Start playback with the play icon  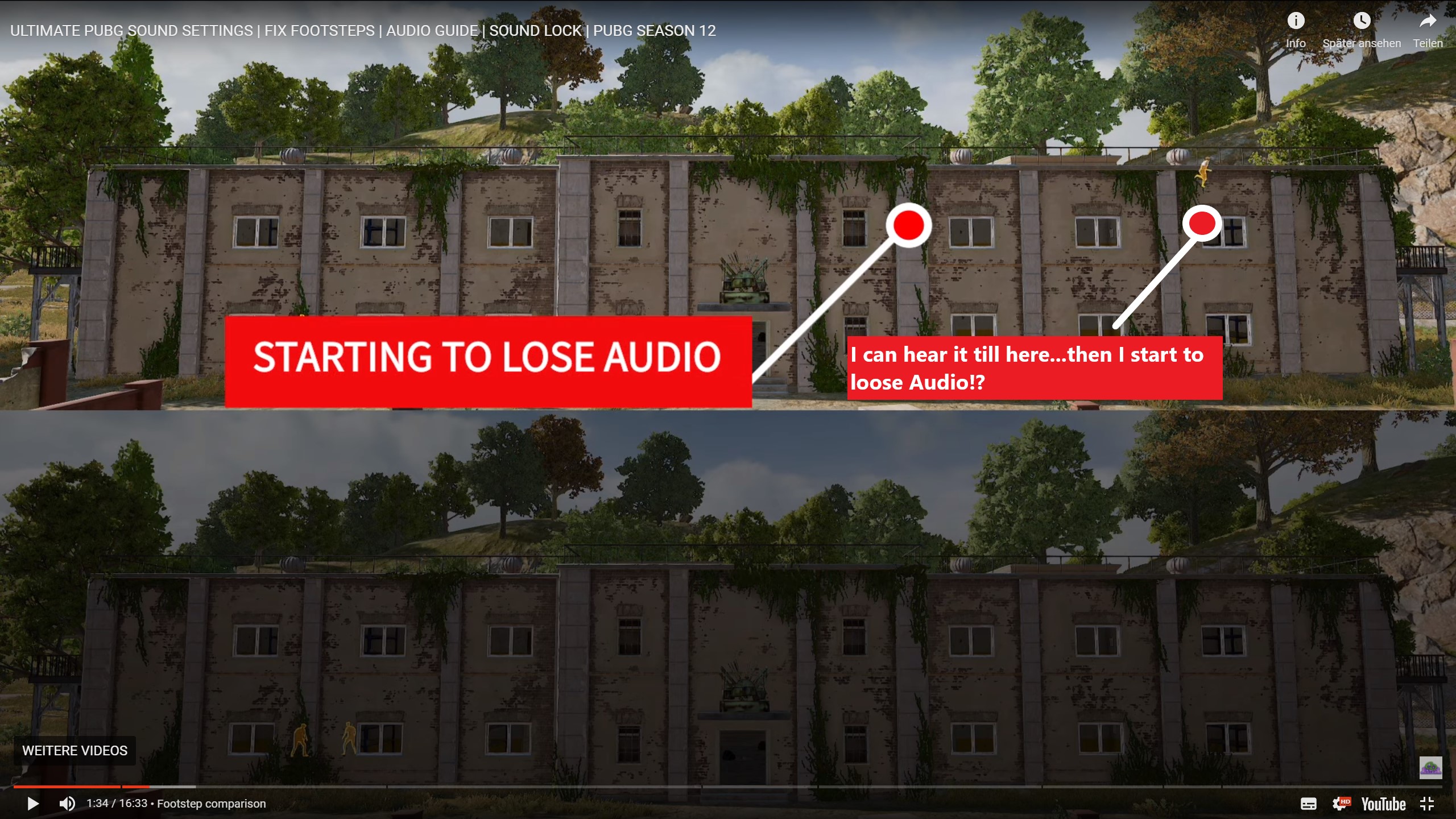pyautogui.click(x=32, y=804)
